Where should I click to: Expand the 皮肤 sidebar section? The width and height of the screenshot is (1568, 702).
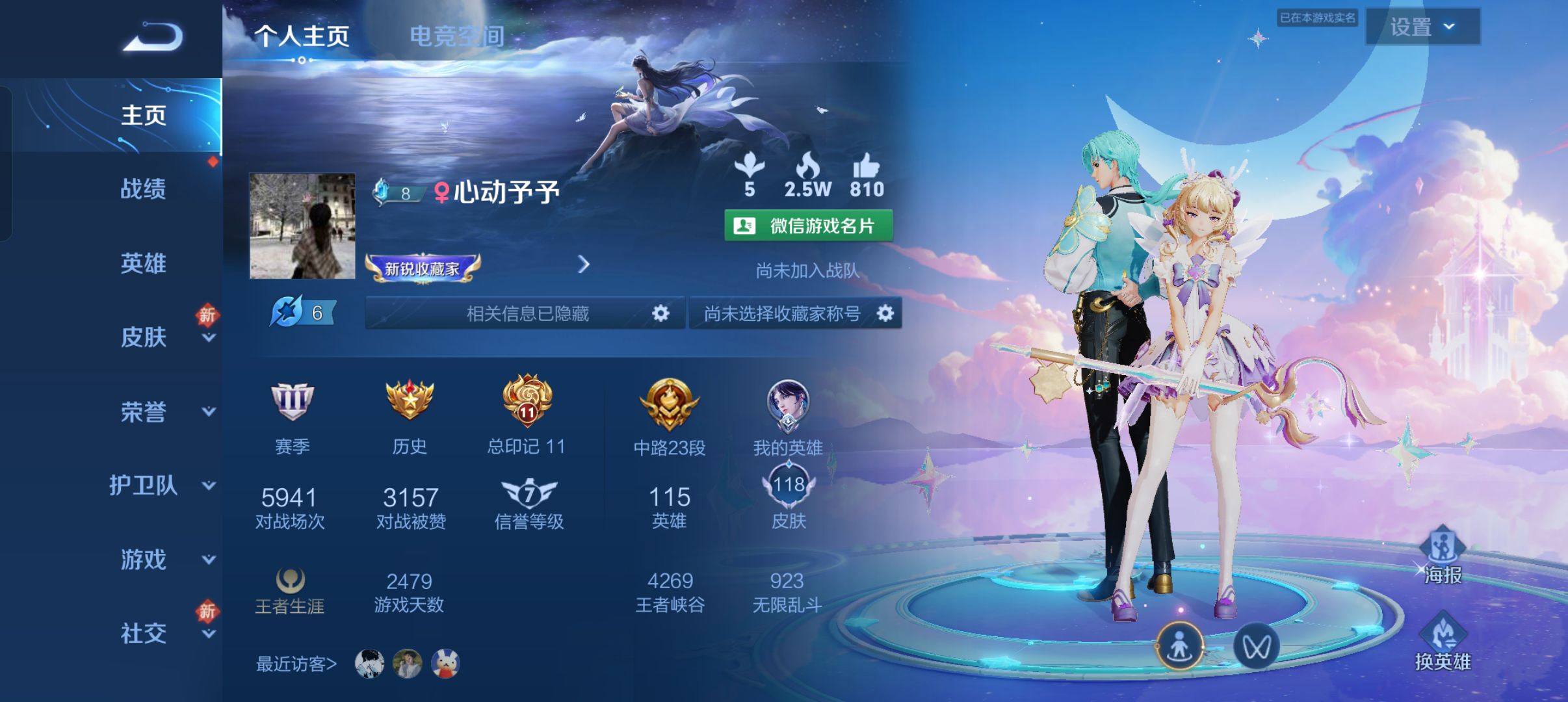pos(144,338)
